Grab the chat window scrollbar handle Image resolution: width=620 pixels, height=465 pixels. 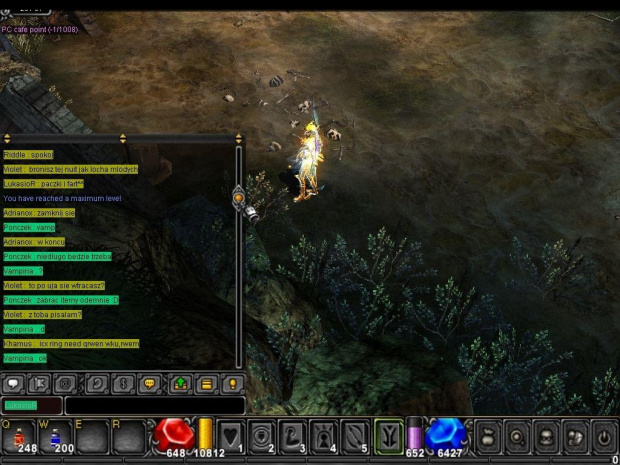(x=239, y=198)
